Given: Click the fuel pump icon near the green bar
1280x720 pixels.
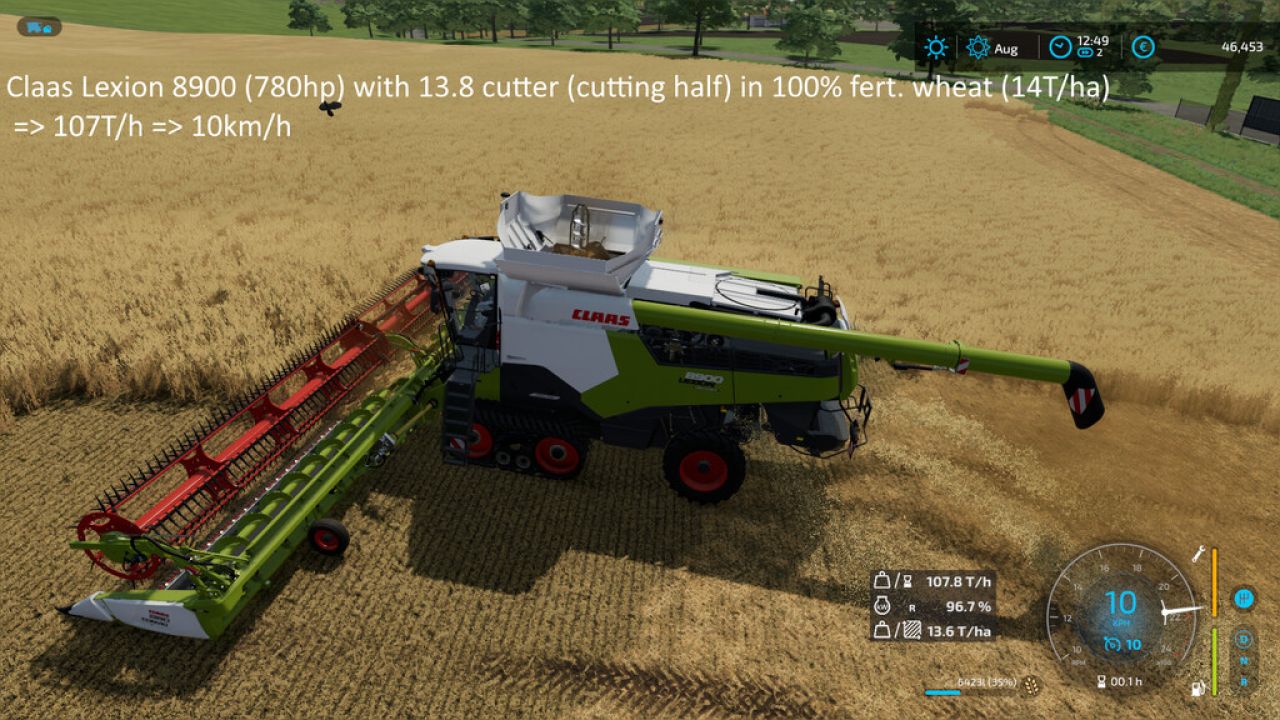Looking at the screenshot, I should 1196,689.
